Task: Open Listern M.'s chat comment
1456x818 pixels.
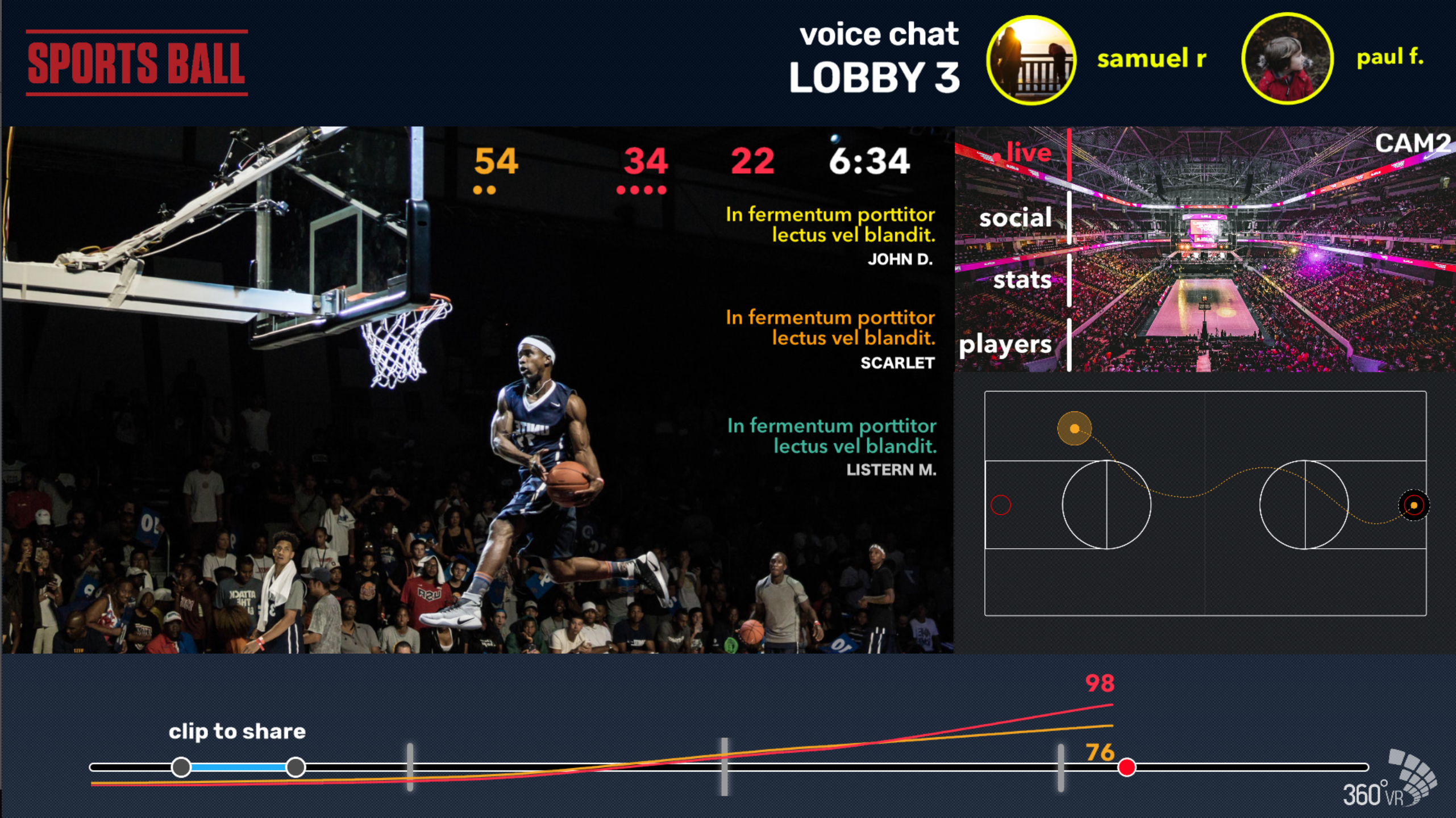Action: (831, 446)
